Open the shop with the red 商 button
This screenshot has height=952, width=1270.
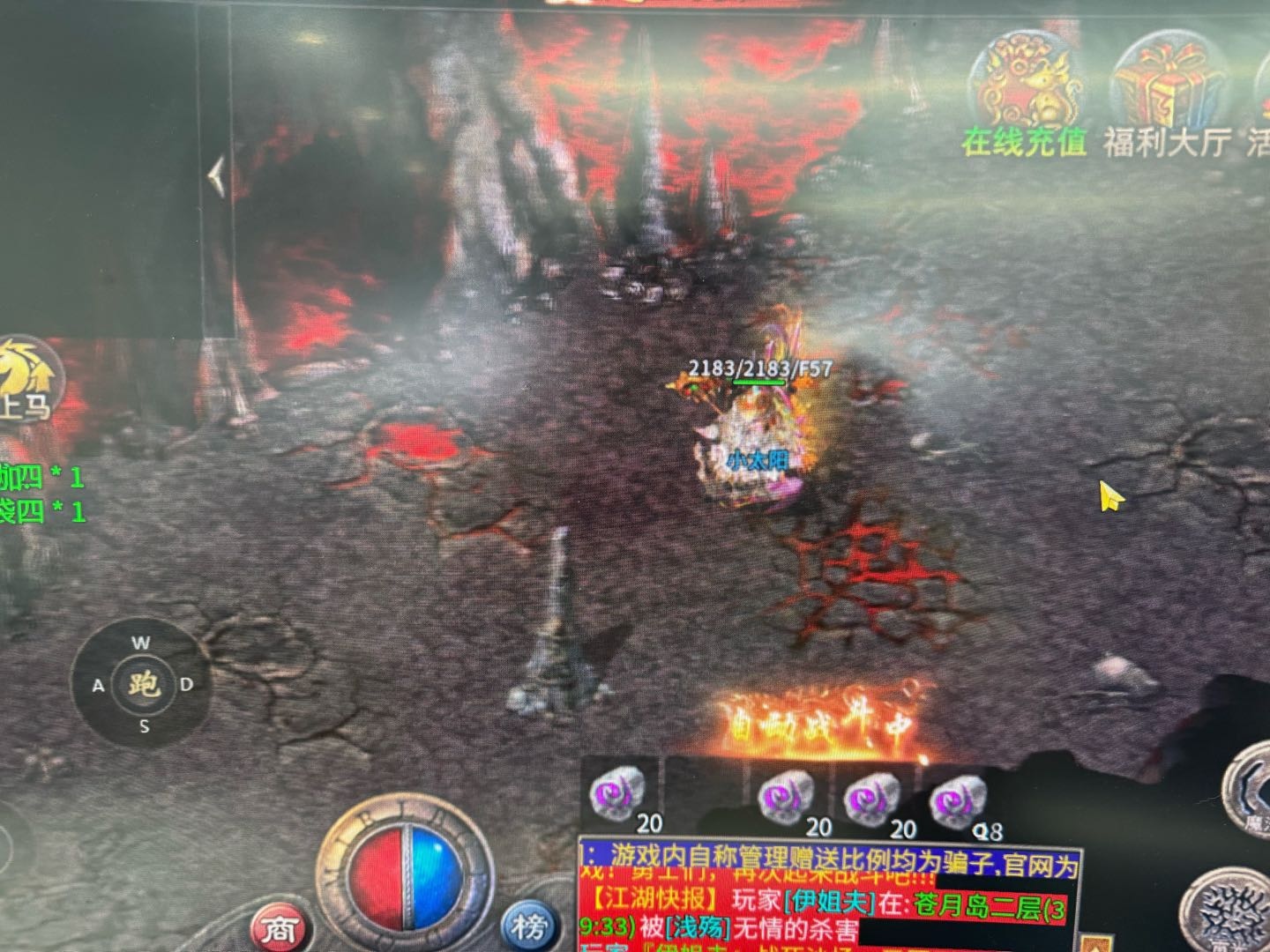tap(279, 927)
